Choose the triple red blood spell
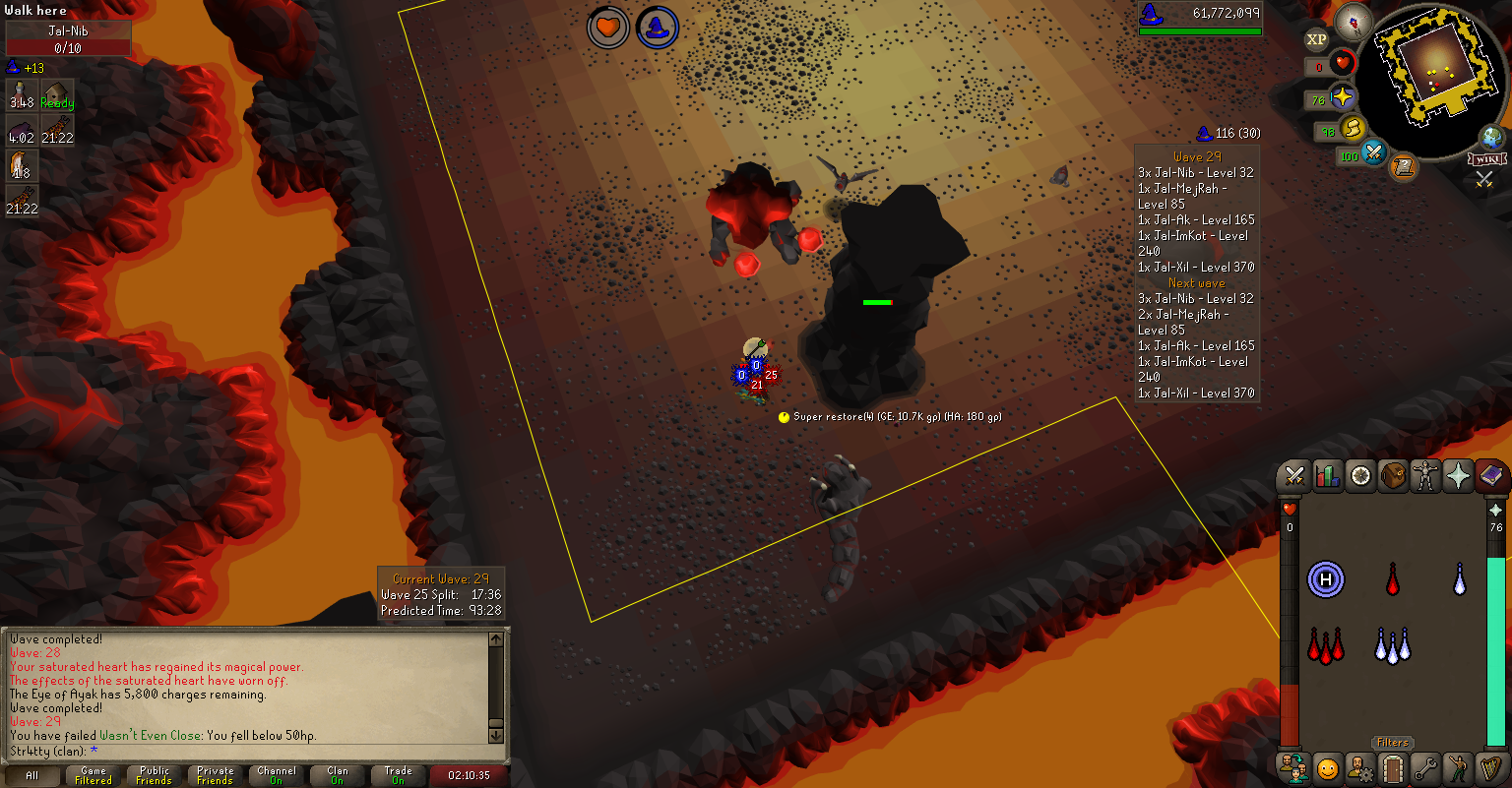The height and width of the screenshot is (788, 1512). [x=1326, y=645]
